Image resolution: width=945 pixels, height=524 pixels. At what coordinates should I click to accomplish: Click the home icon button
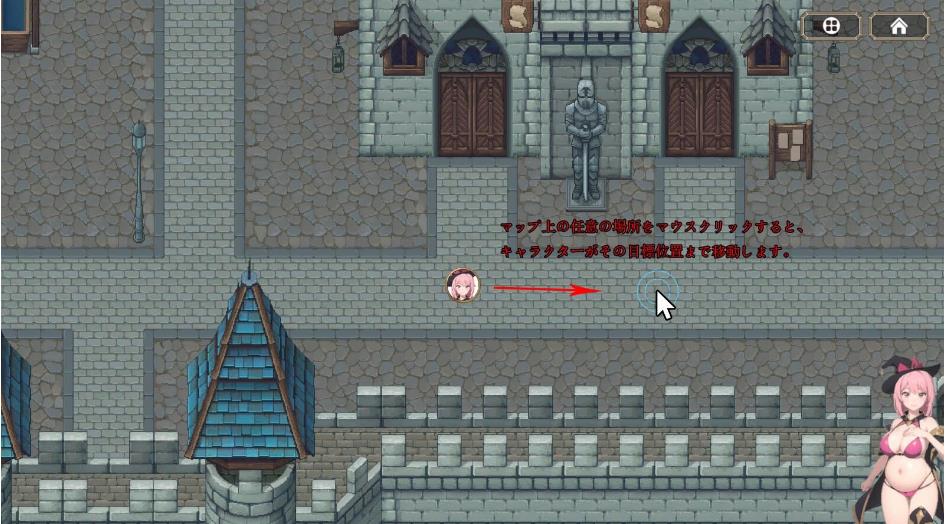tap(899, 27)
